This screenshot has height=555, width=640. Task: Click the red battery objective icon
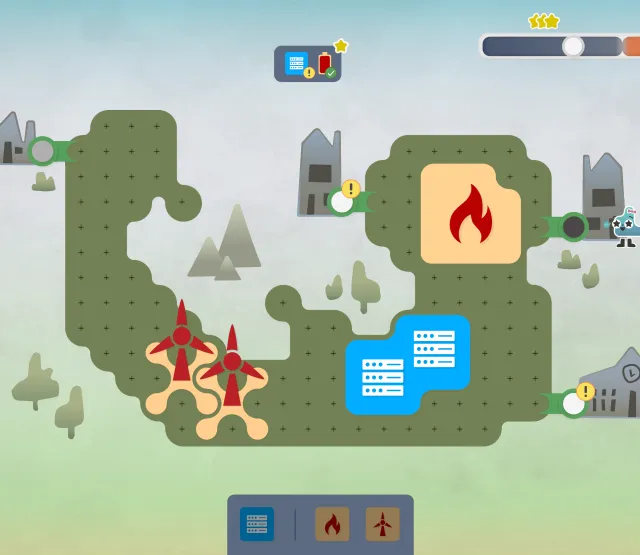click(325, 64)
